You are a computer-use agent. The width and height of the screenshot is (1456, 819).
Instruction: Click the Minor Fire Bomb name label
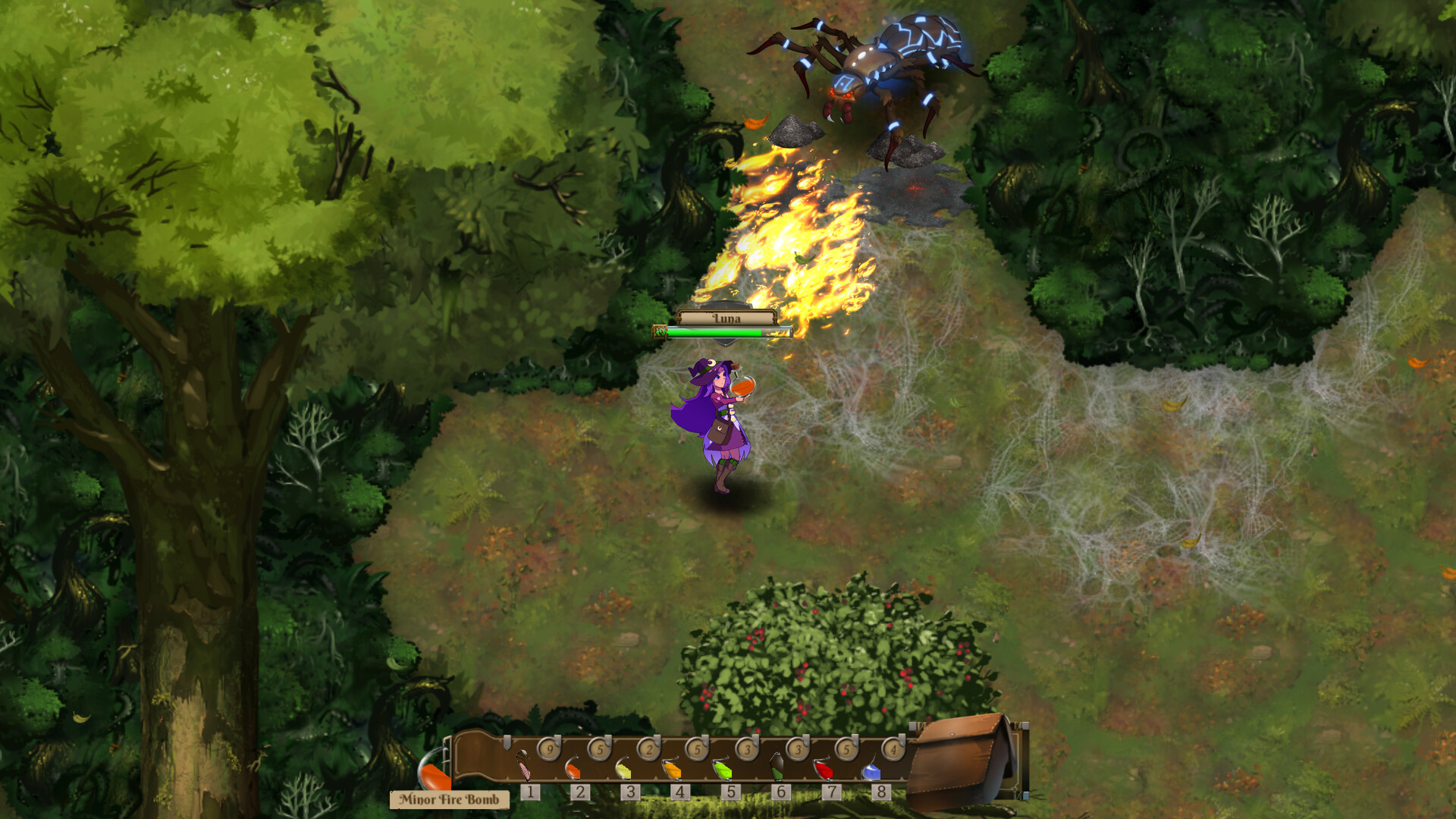click(x=447, y=799)
